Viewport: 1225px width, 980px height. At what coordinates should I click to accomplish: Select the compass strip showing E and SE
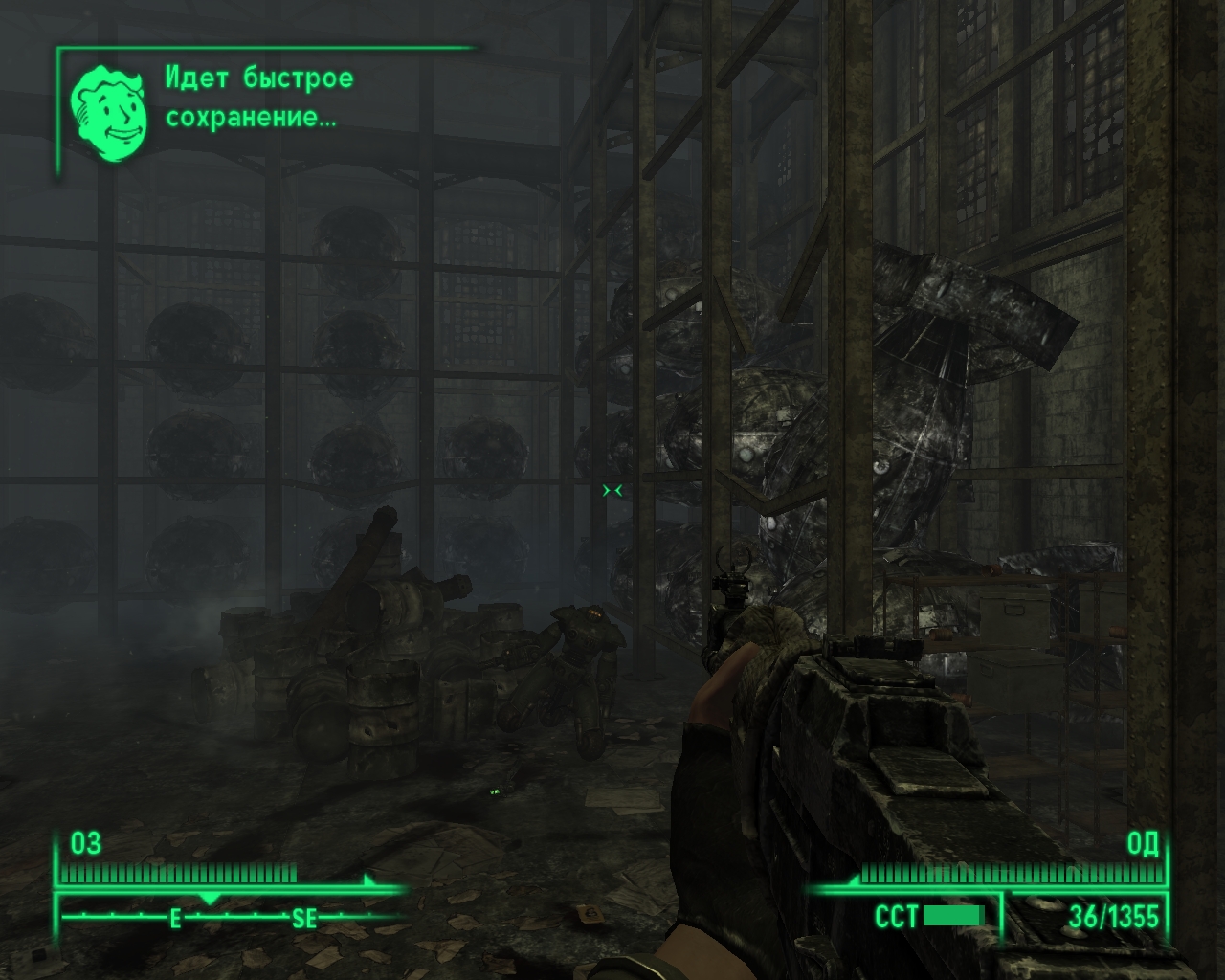230,917
